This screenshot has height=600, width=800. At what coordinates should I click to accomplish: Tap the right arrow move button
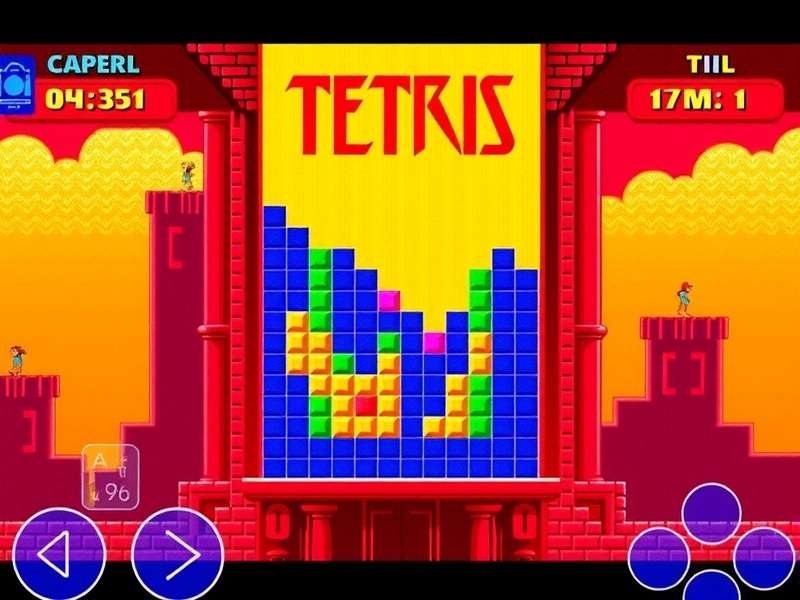click(x=178, y=555)
